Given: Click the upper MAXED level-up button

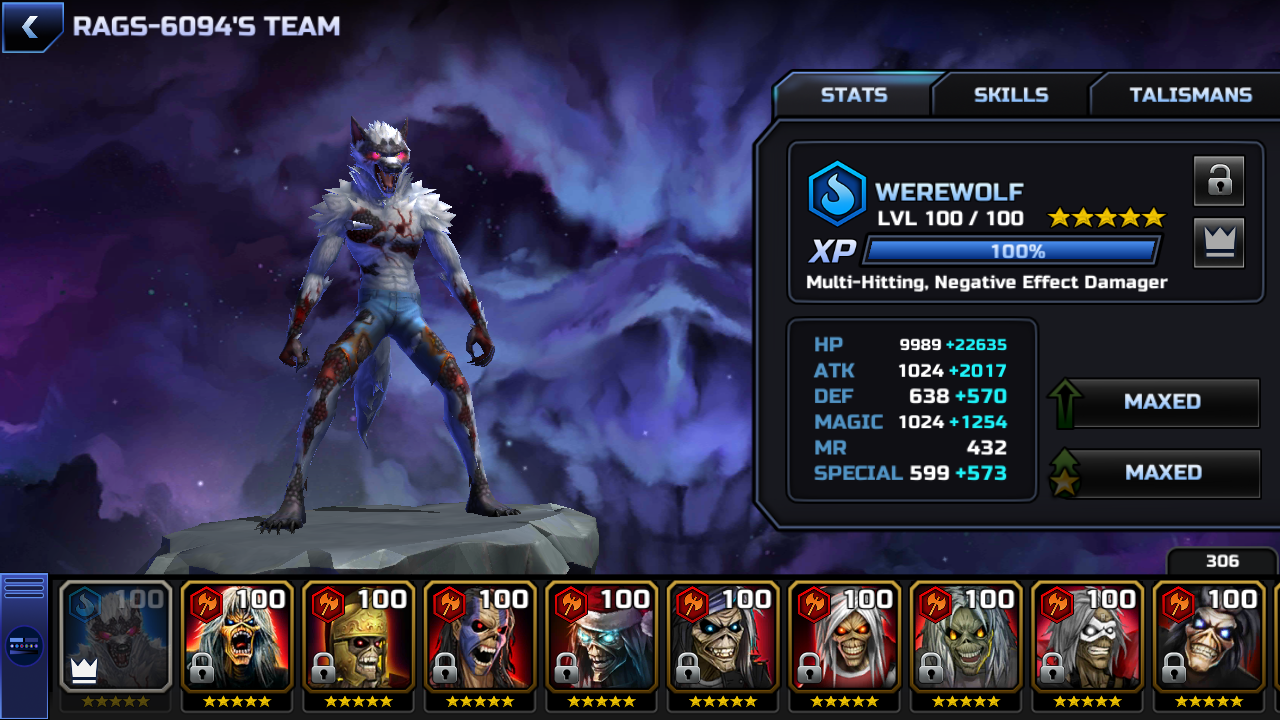Looking at the screenshot, I should (x=1162, y=402).
